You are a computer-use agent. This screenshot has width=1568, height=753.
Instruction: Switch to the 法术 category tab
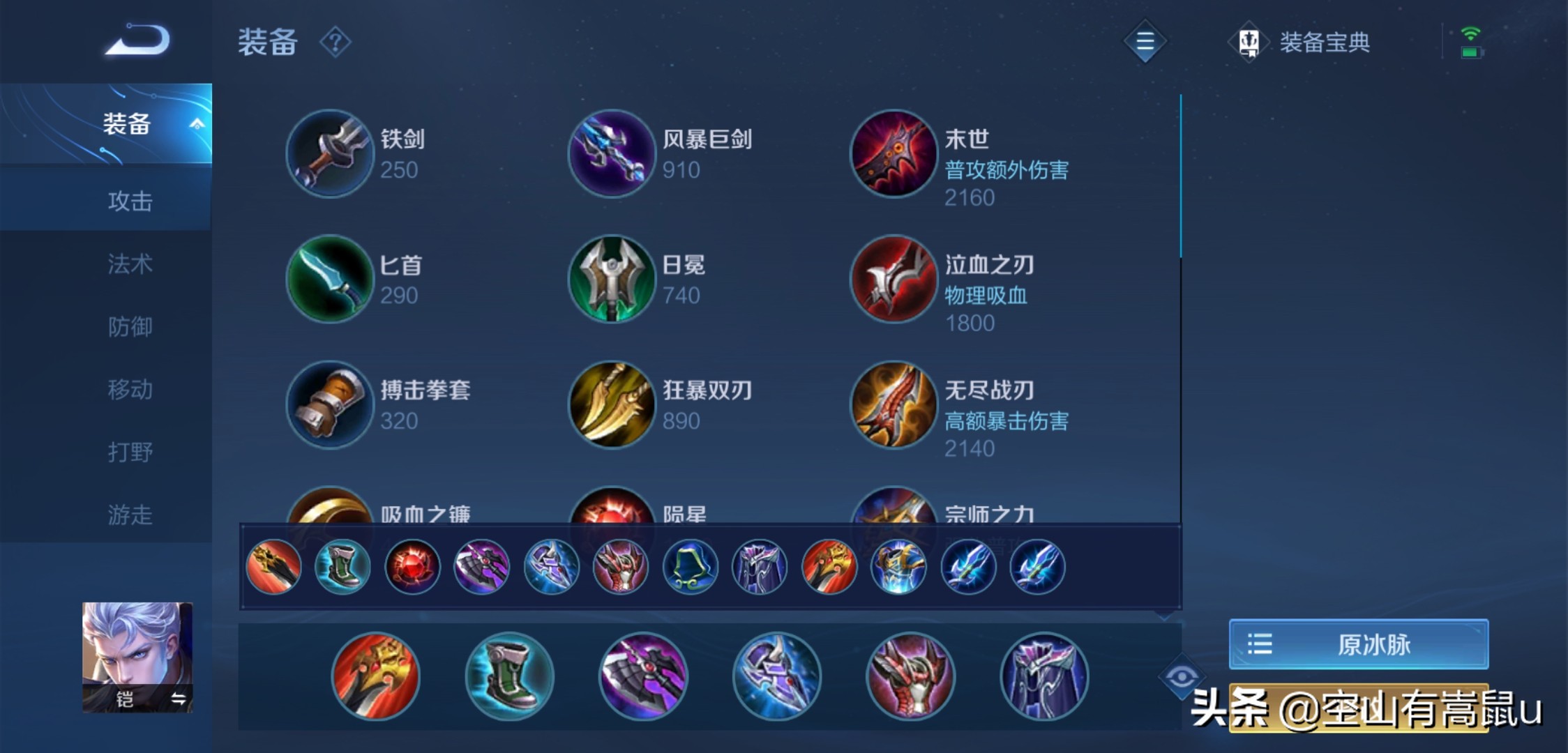(x=129, y=265)
